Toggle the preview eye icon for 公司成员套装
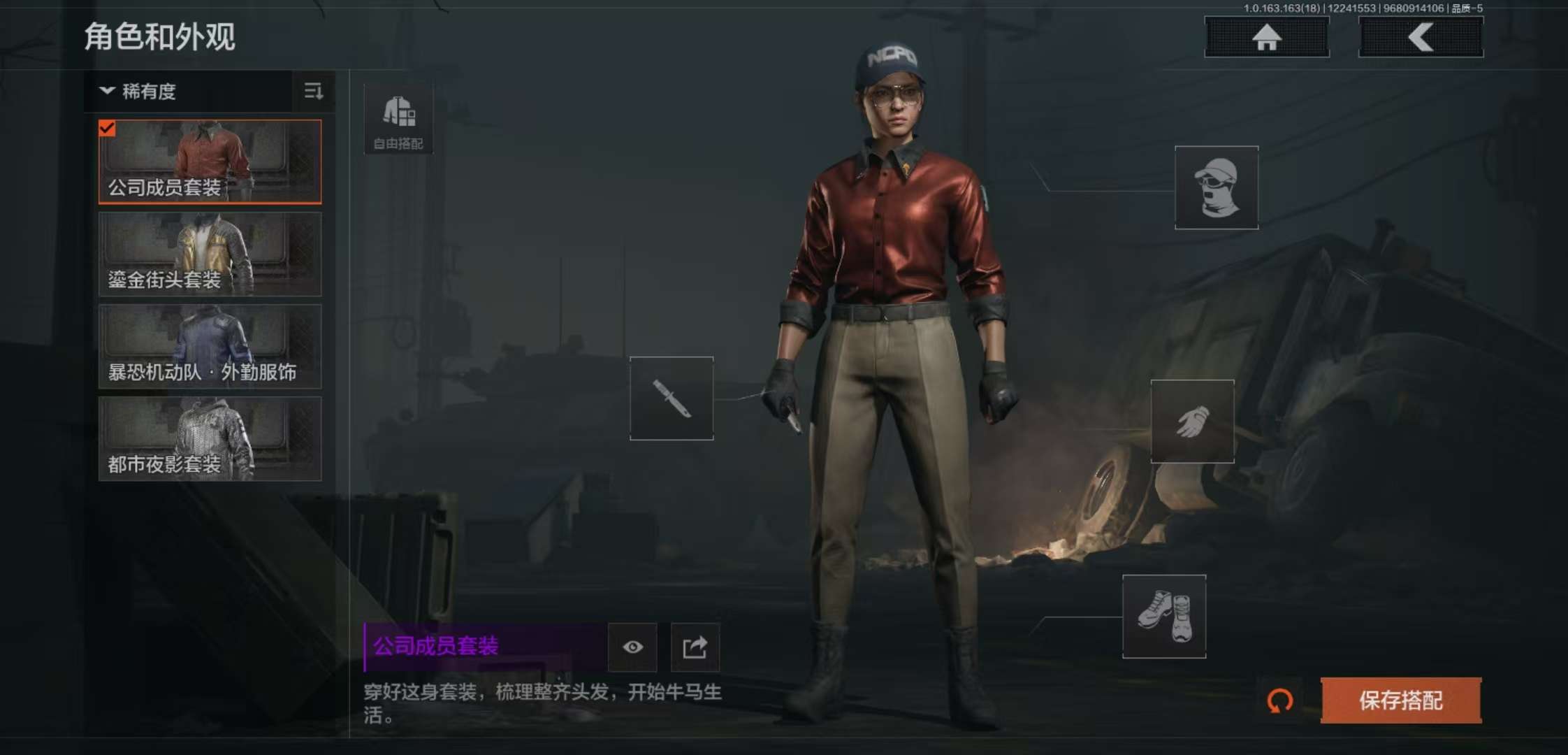Screen dimensions: 1568x755 [x=632, y=648]
